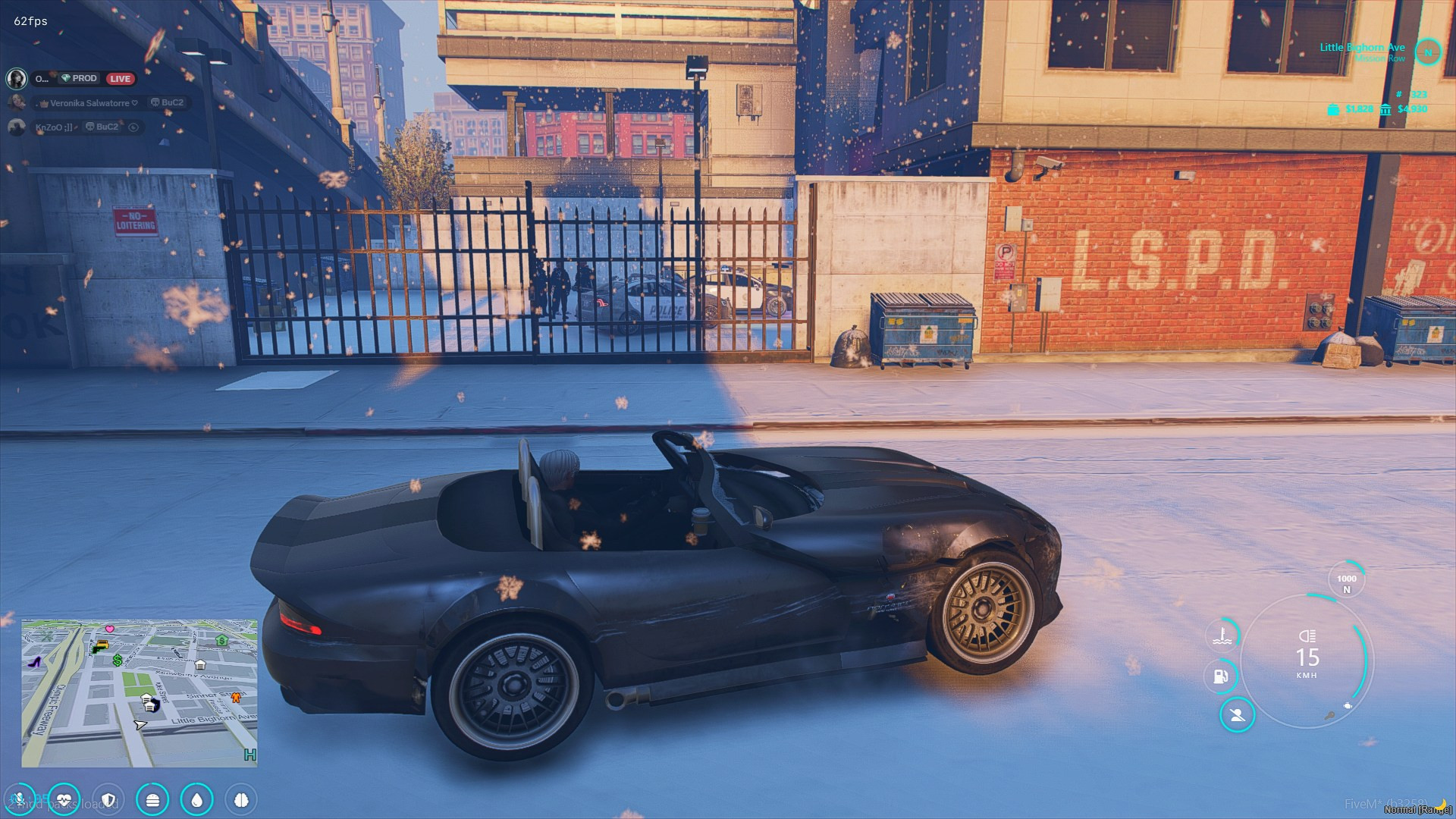Select the engine temperature gauge icon
Screen dimensions: 1456x819
(x=1222, y=635)
